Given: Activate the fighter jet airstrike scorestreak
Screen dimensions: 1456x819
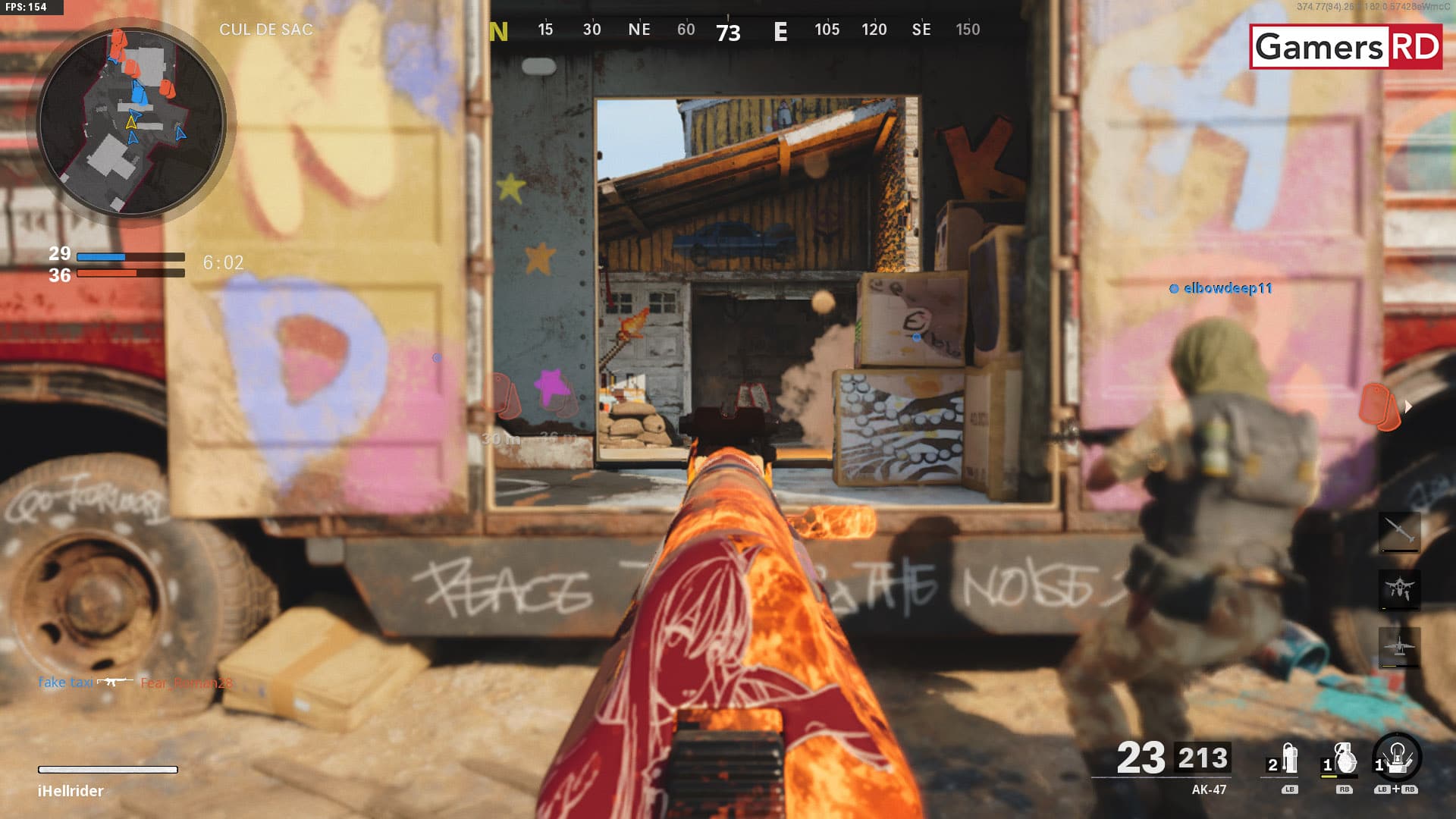Looking at the screenshot, I should point(1399,588).
